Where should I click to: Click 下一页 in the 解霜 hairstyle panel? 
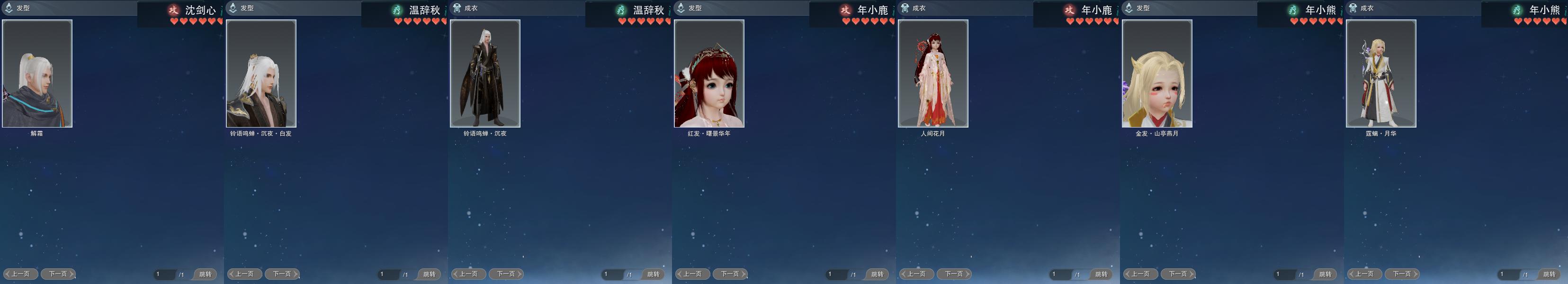click(58, 274)
